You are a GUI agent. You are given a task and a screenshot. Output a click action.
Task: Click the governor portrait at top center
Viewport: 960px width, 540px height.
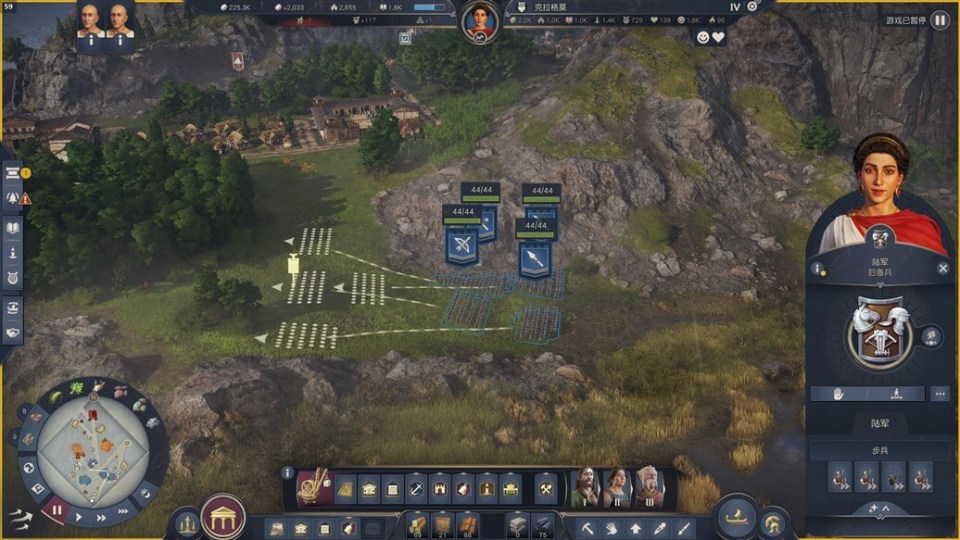coord(480,20)
